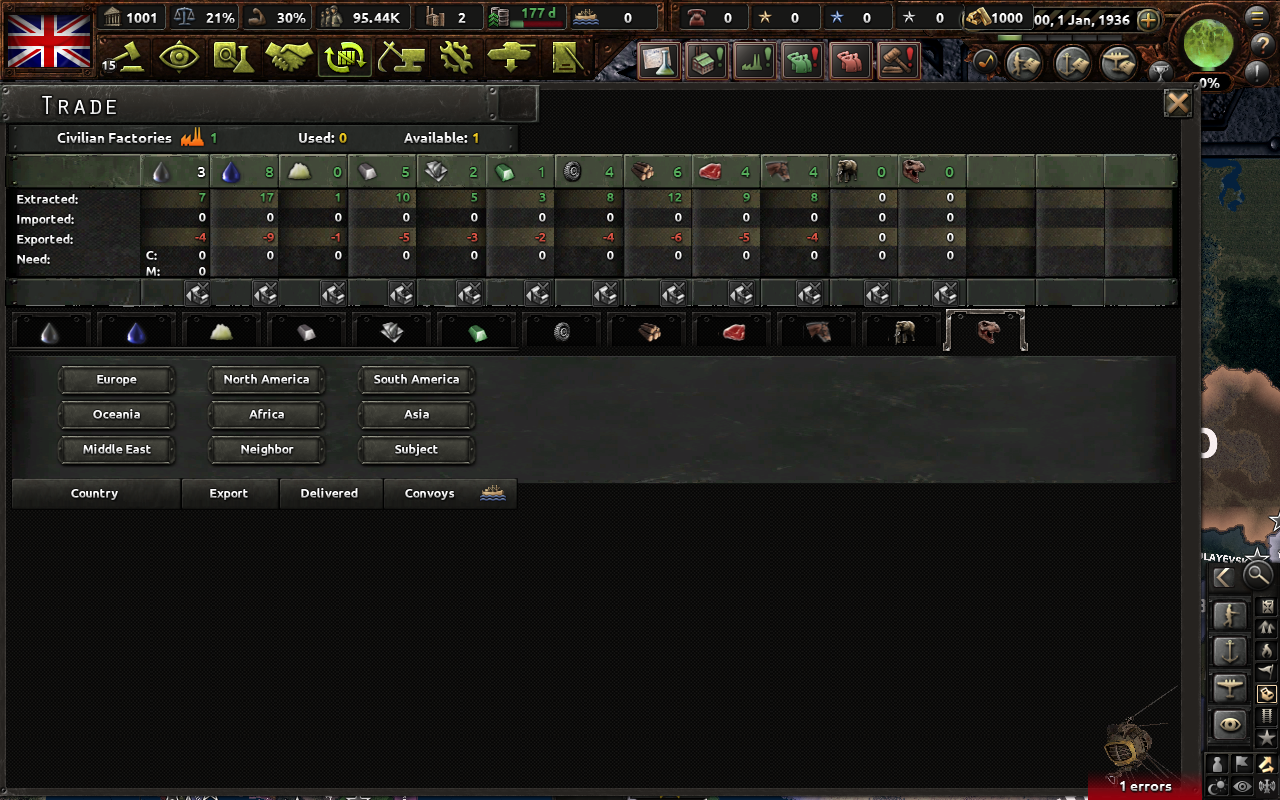This screenshot has height=800, width=1280.
Task: Click the construction factory alert icon
Action: pyautogui.click(x=707, y=60)
